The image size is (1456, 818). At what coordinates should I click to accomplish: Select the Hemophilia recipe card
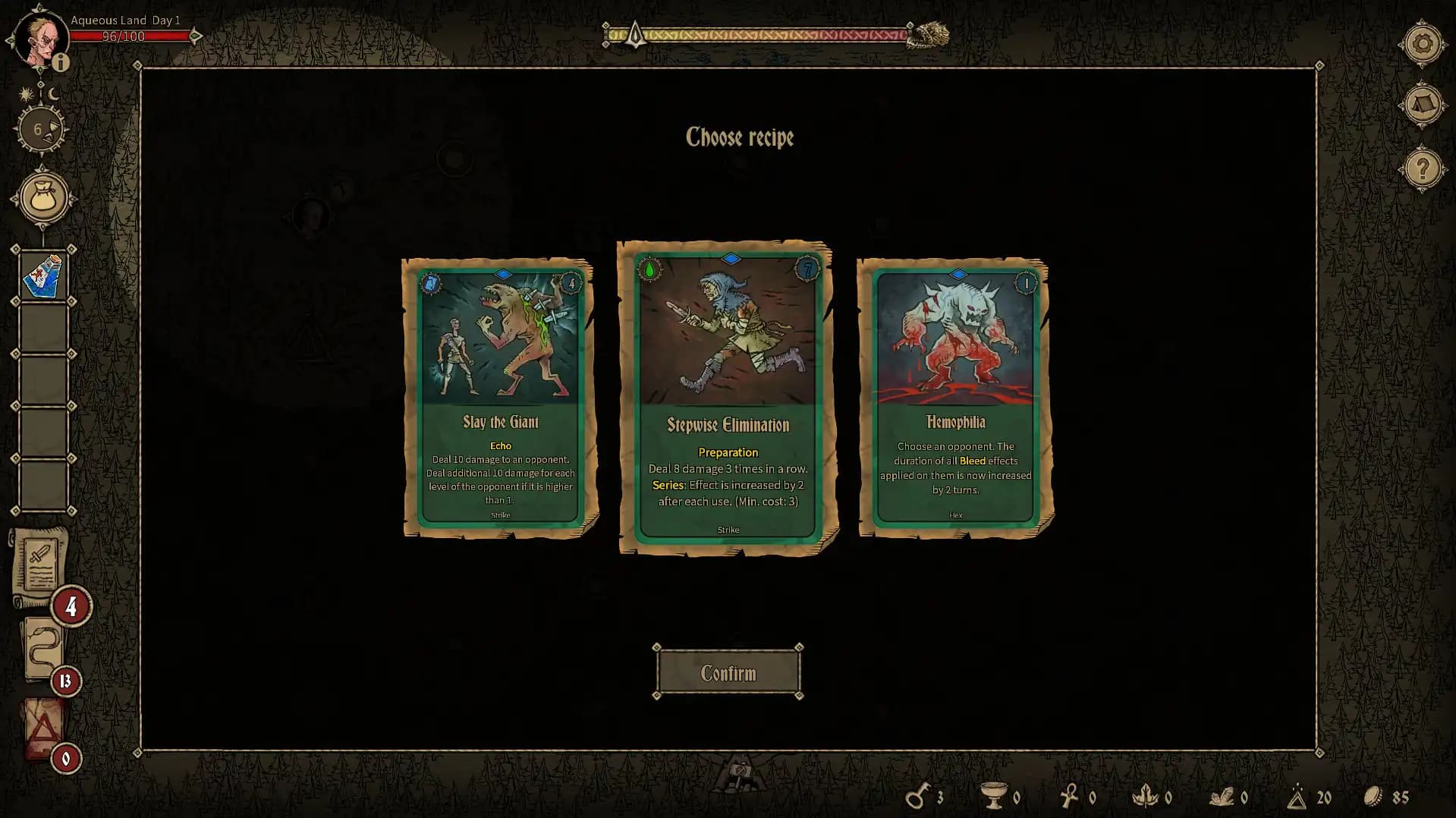pos(953,395)
